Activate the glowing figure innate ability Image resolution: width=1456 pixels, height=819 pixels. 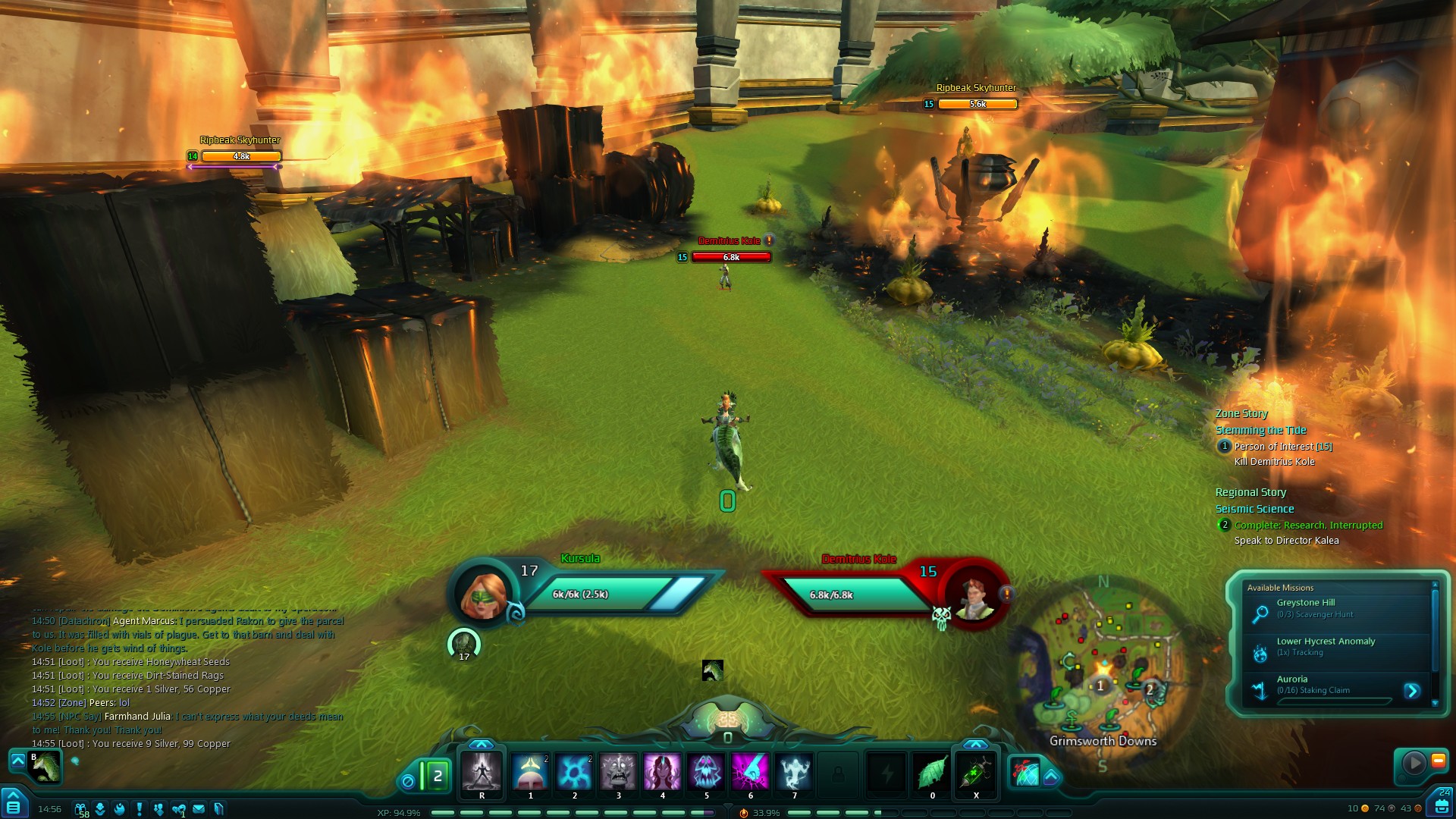(482, 772)
